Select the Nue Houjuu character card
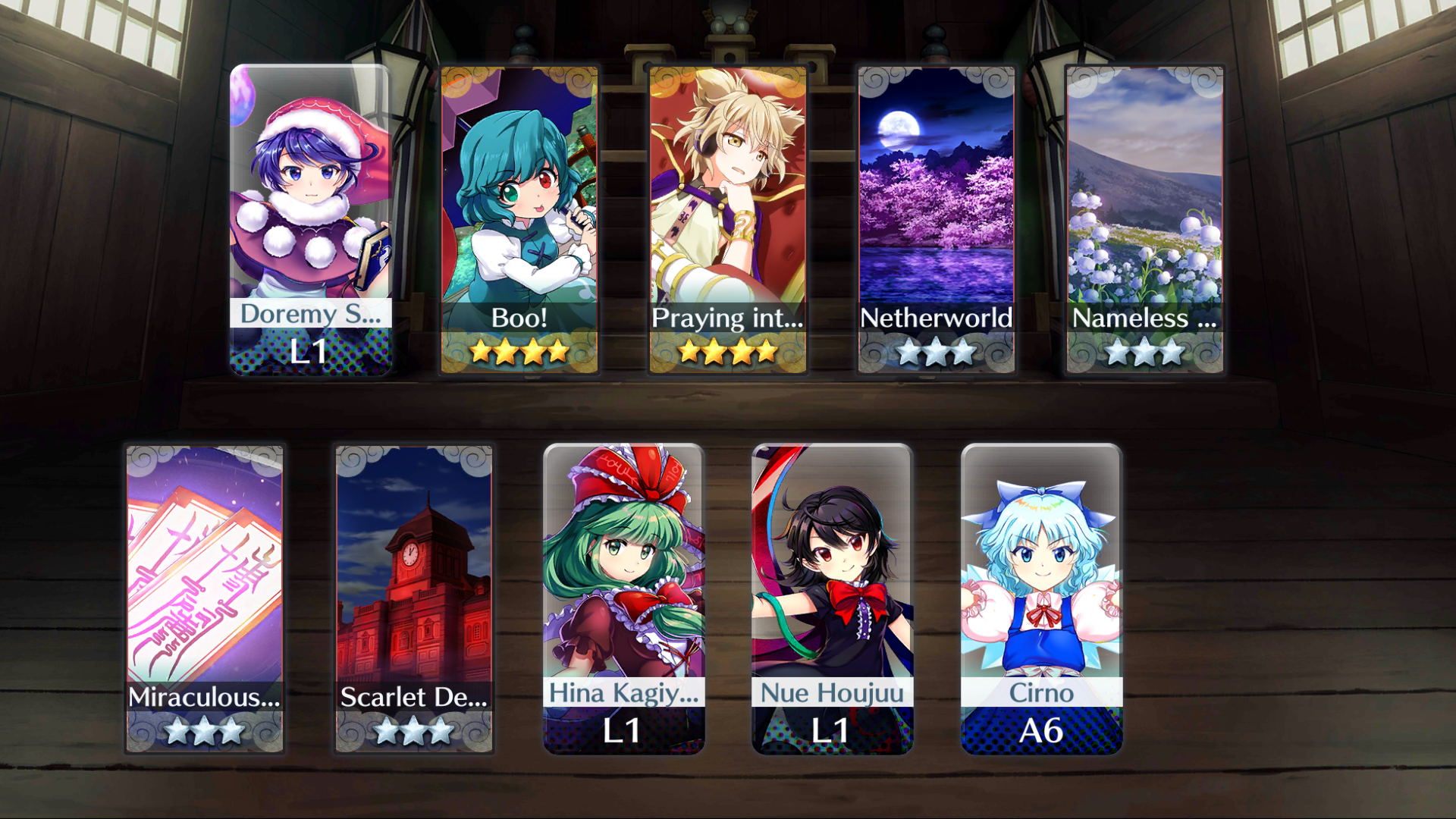This screenshot has width=1456, height=819. 832,598
